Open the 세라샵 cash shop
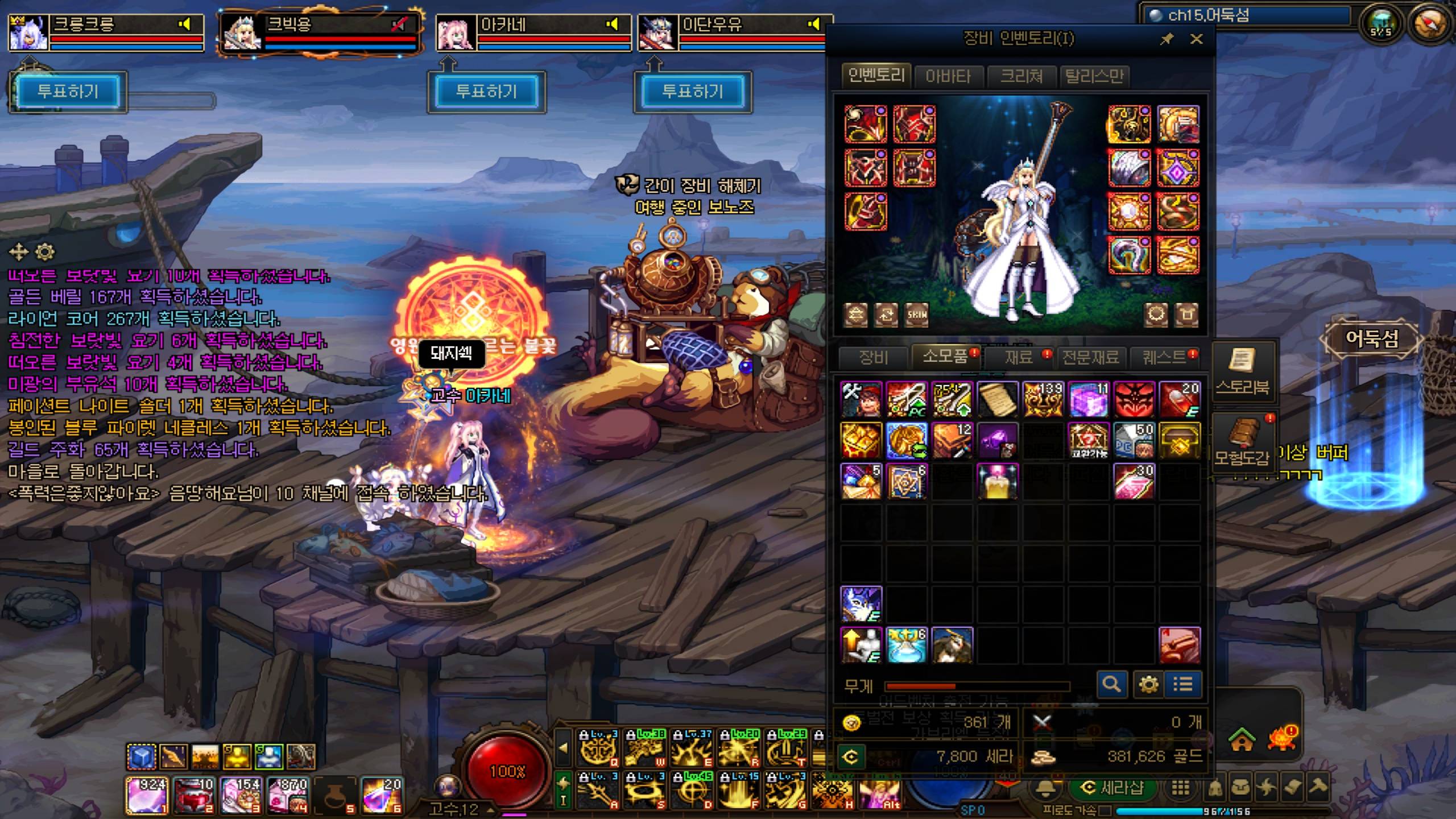Viewport: 1456px width, 819px height. [1112, 788]
